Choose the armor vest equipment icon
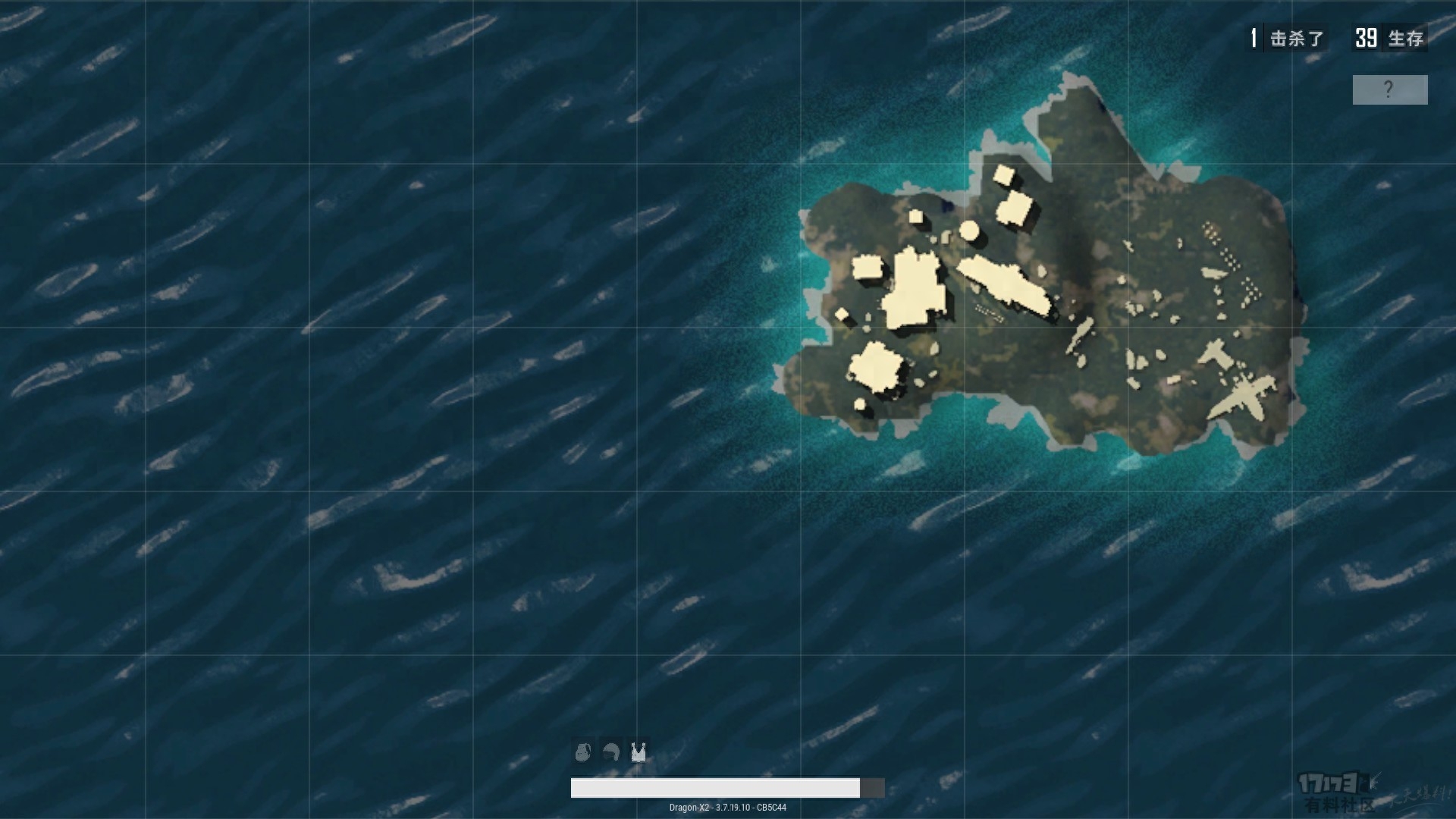This screenshot has width=1456, height=819. pyautogui.click(x=639, y=752)
